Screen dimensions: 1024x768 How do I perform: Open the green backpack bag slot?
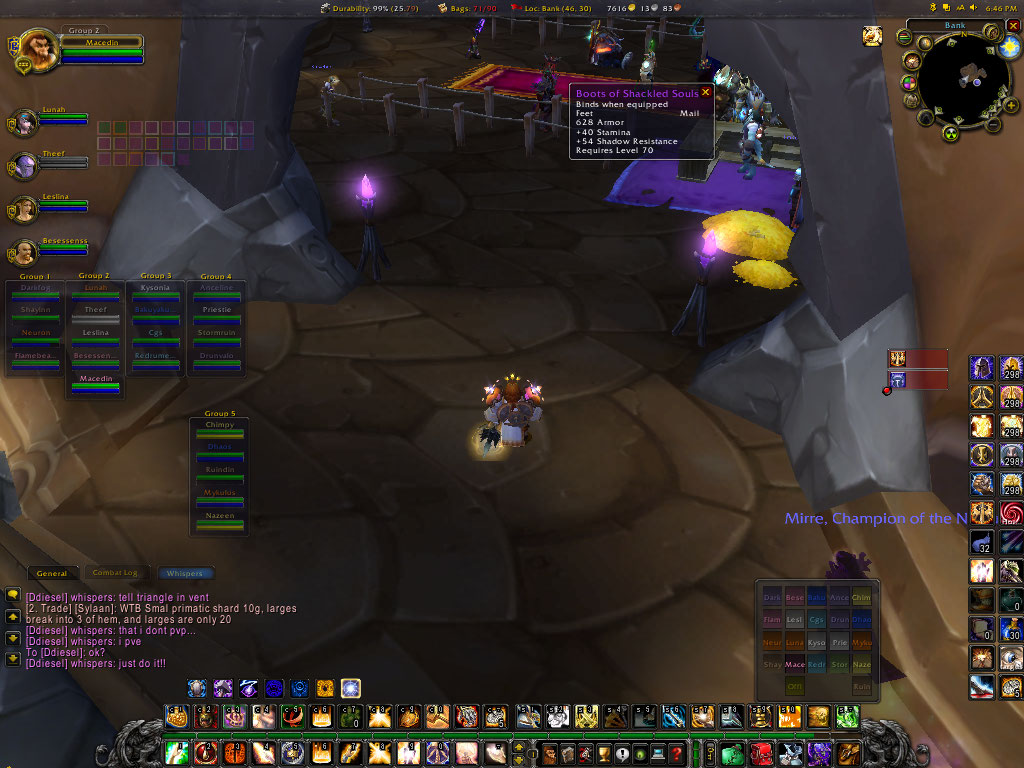(732, 754)
